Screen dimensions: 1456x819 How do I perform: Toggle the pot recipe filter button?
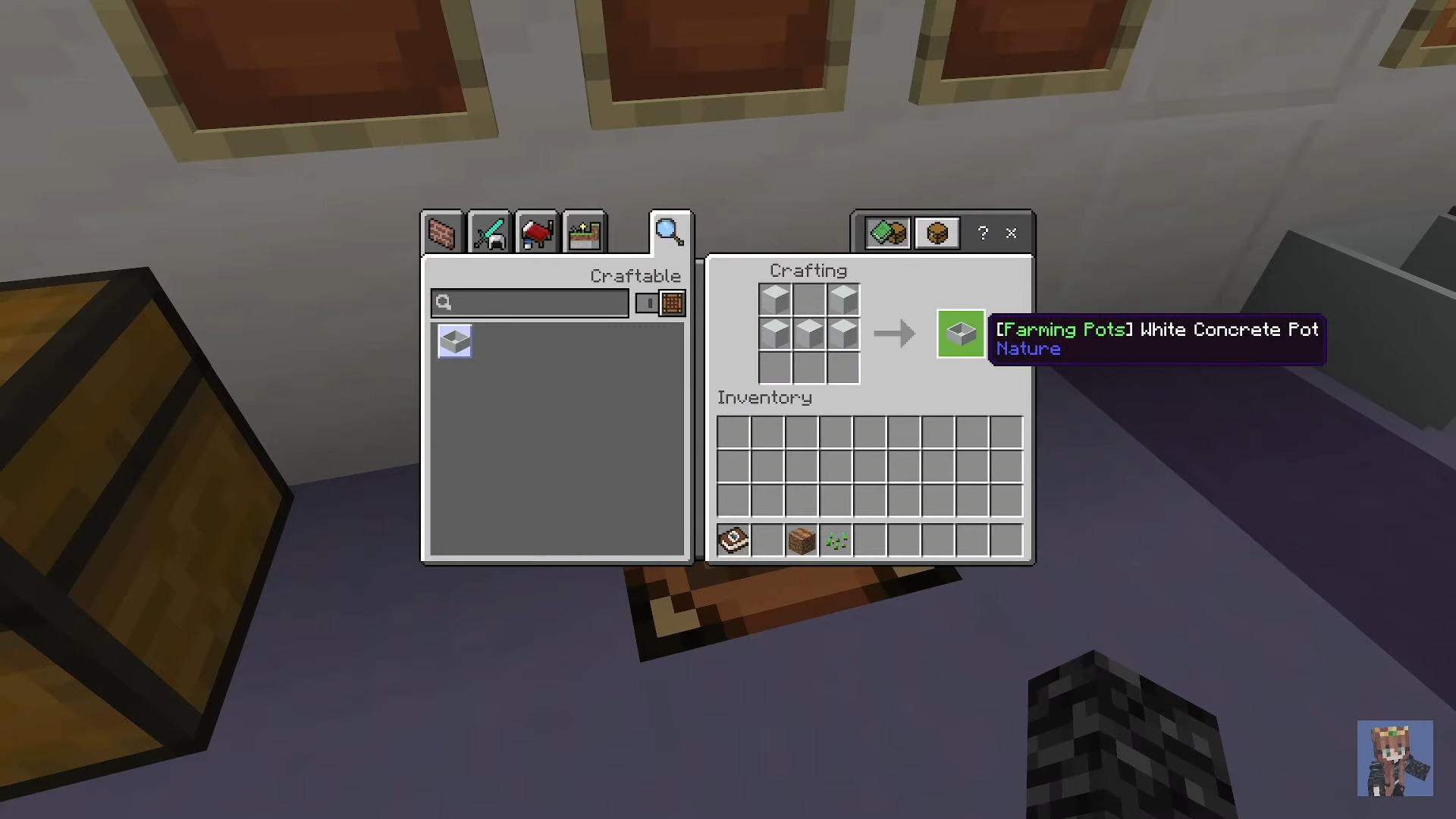pos(937,233)
